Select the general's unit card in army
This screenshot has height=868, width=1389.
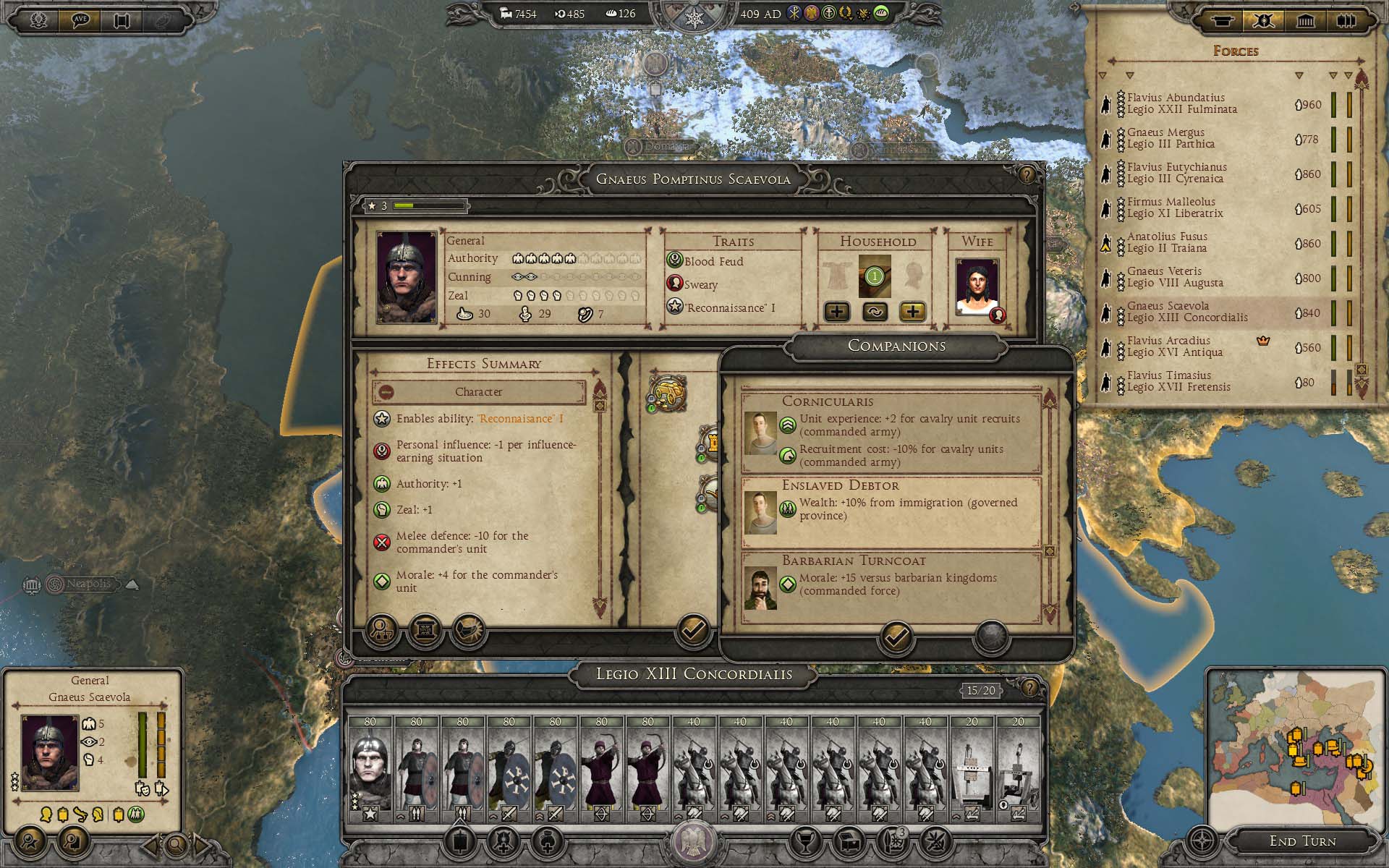(370, 770)
